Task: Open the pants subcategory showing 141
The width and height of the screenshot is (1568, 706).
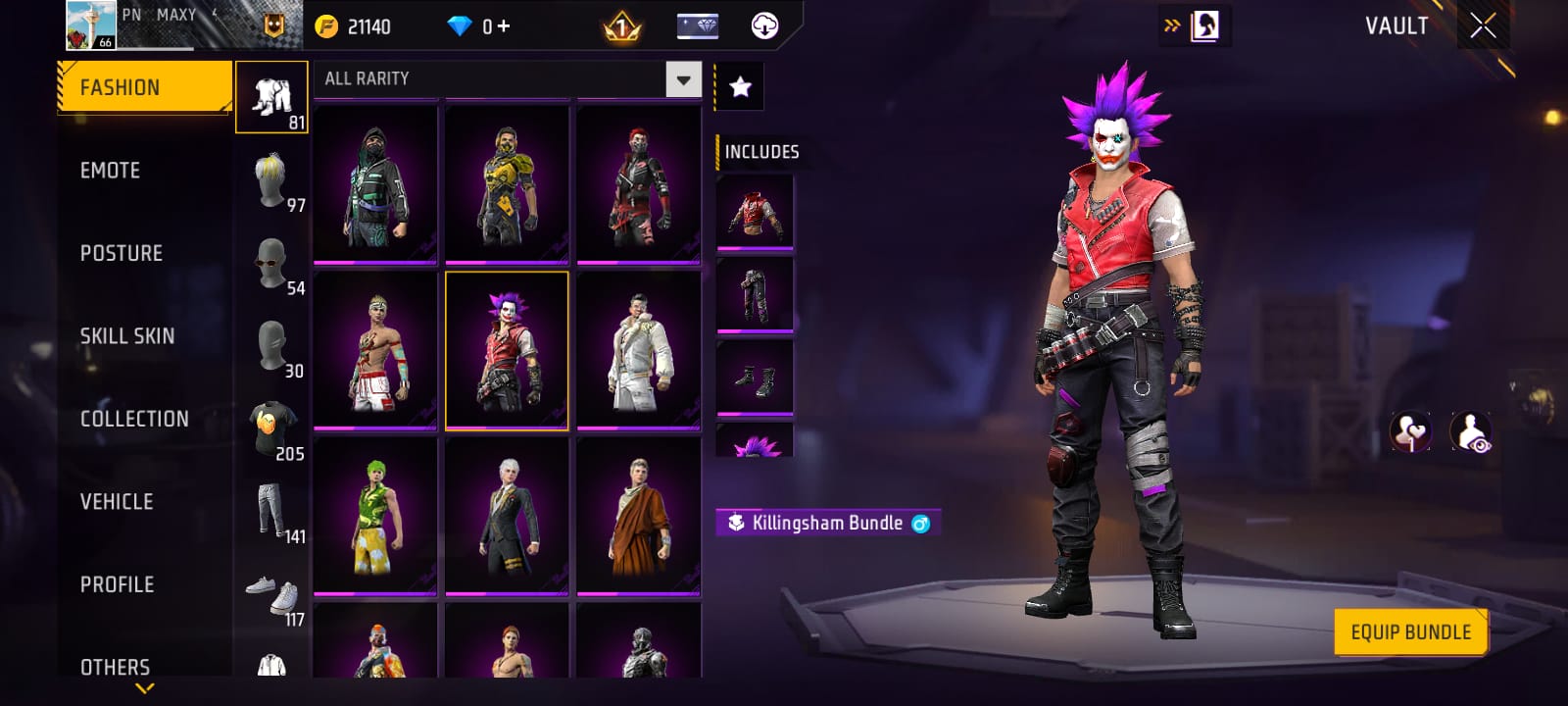Action: [x=272, y=512]
